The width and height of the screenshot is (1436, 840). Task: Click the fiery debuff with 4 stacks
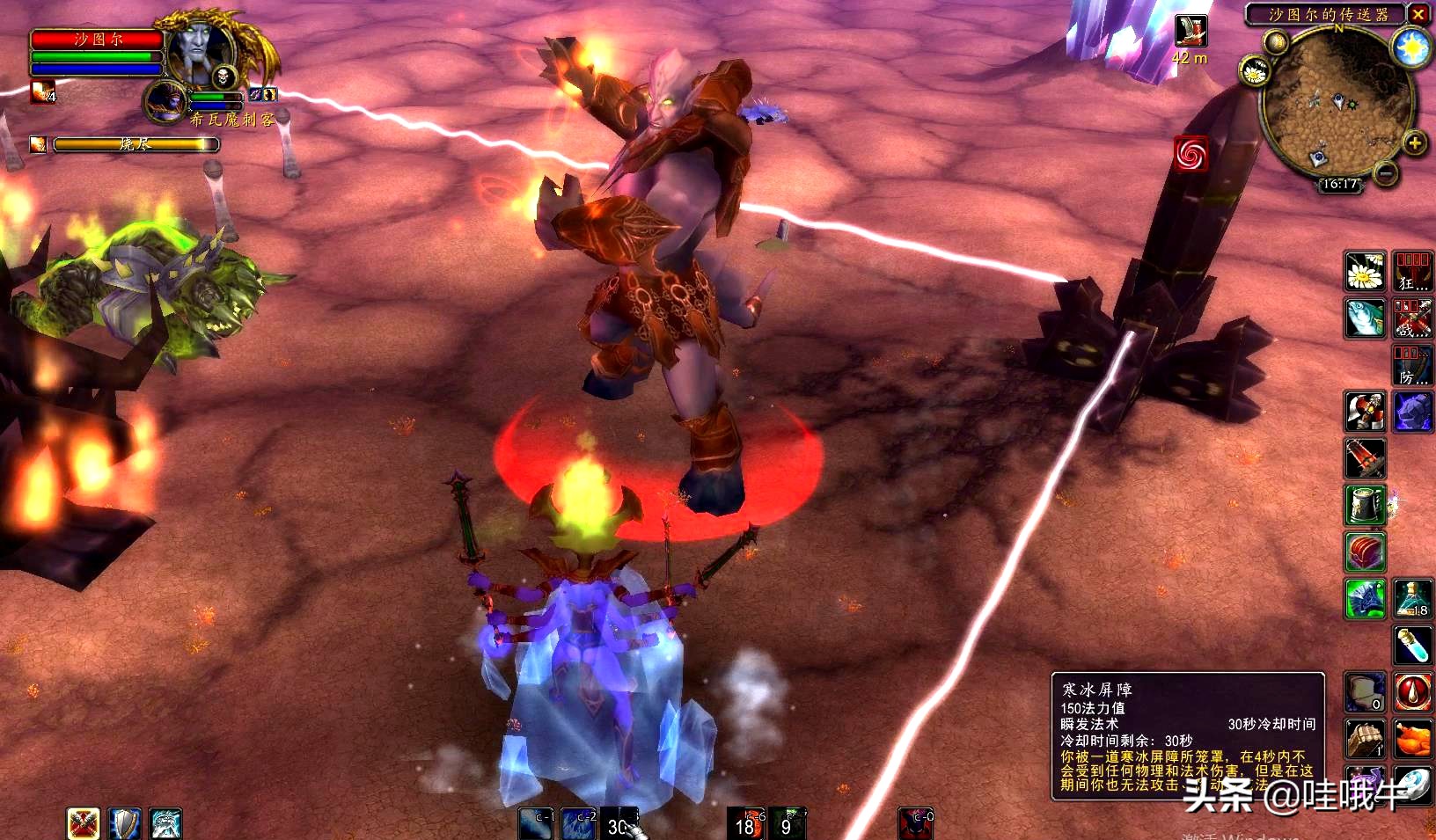tap(42, 91)
